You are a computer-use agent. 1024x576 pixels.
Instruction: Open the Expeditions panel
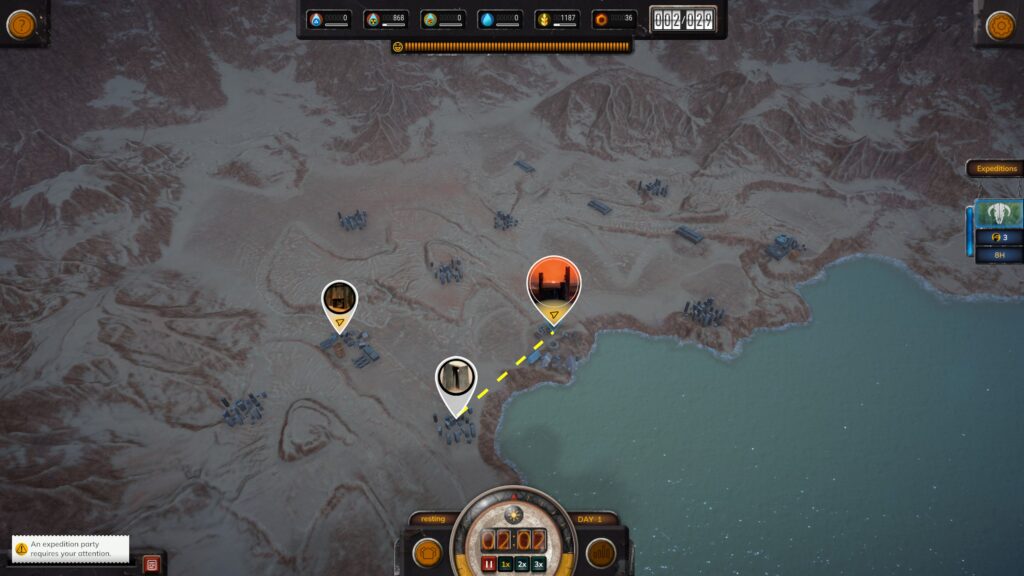(996, 169)
